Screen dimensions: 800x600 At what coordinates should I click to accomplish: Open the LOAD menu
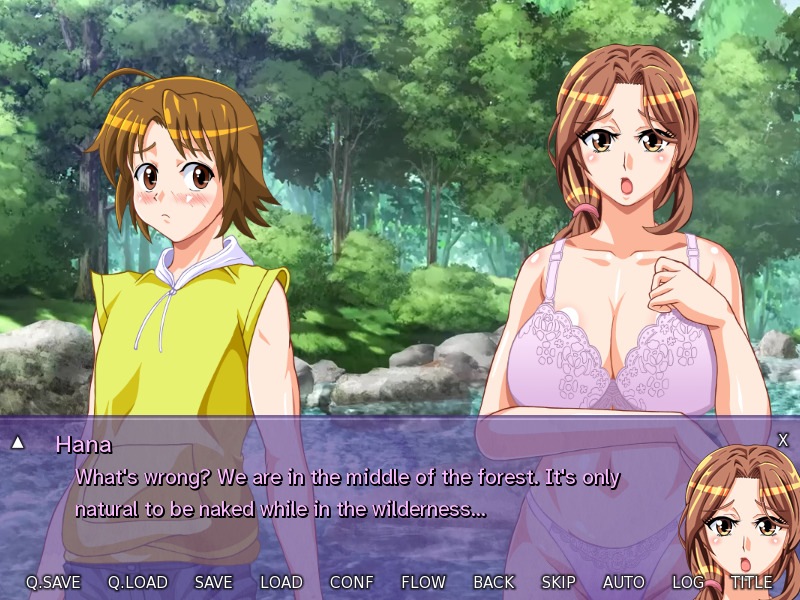pyautogui.click(x=281, y=582)
